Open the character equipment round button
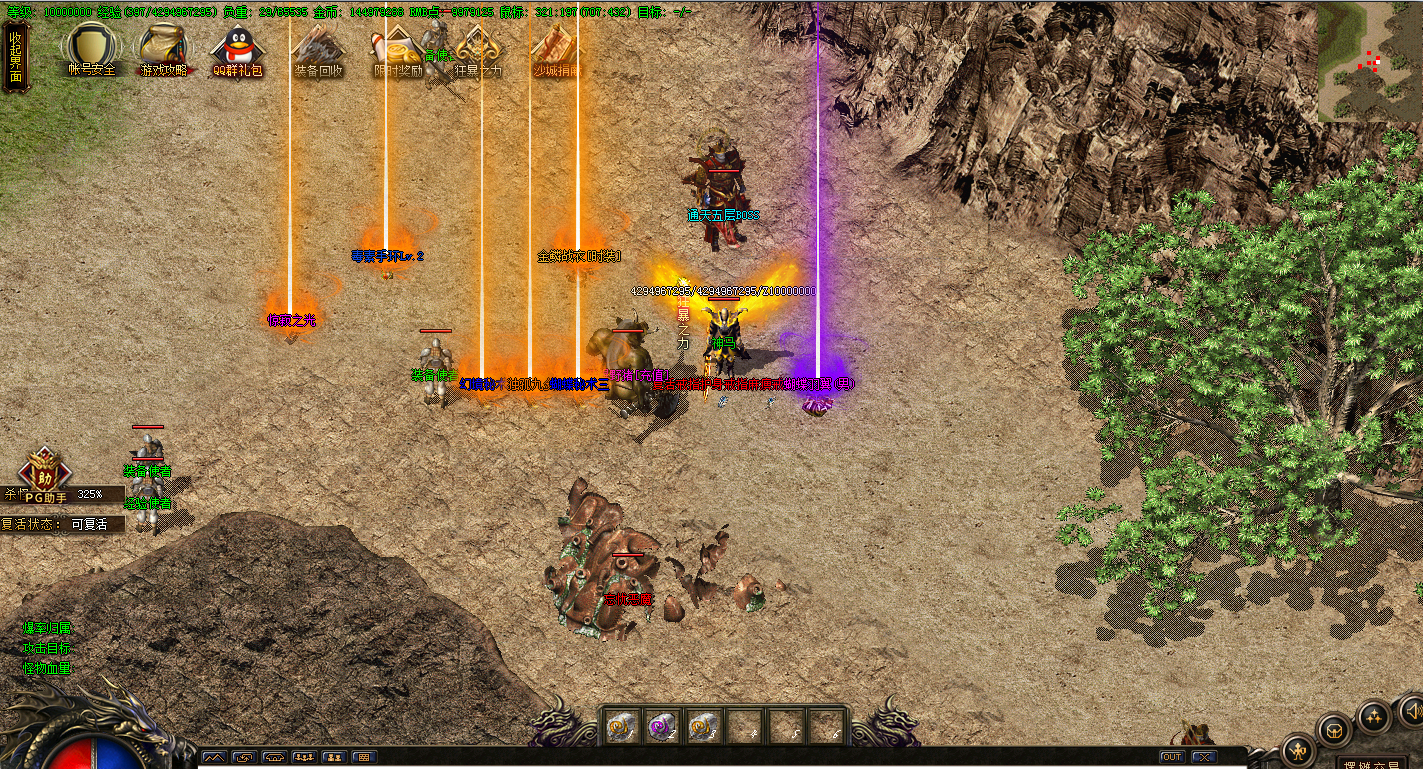1423x769 pixels. click(1298, 750)
